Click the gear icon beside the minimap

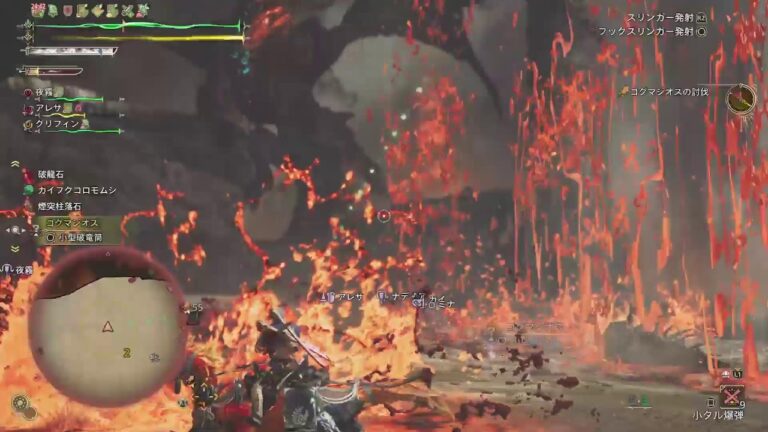tap(19, 403)
